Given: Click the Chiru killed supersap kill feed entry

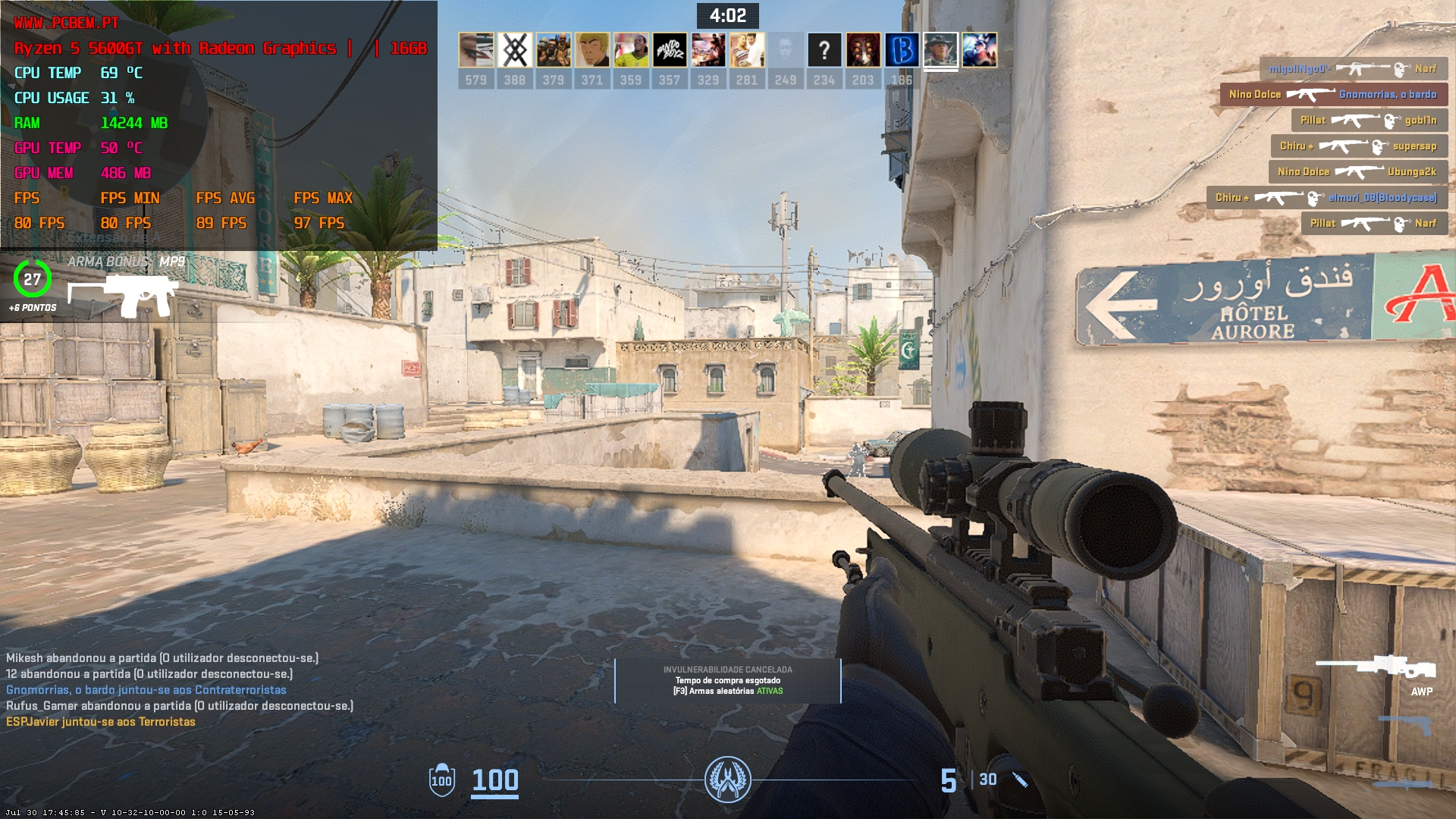Looking at the screenshot, I should 1358,146.
